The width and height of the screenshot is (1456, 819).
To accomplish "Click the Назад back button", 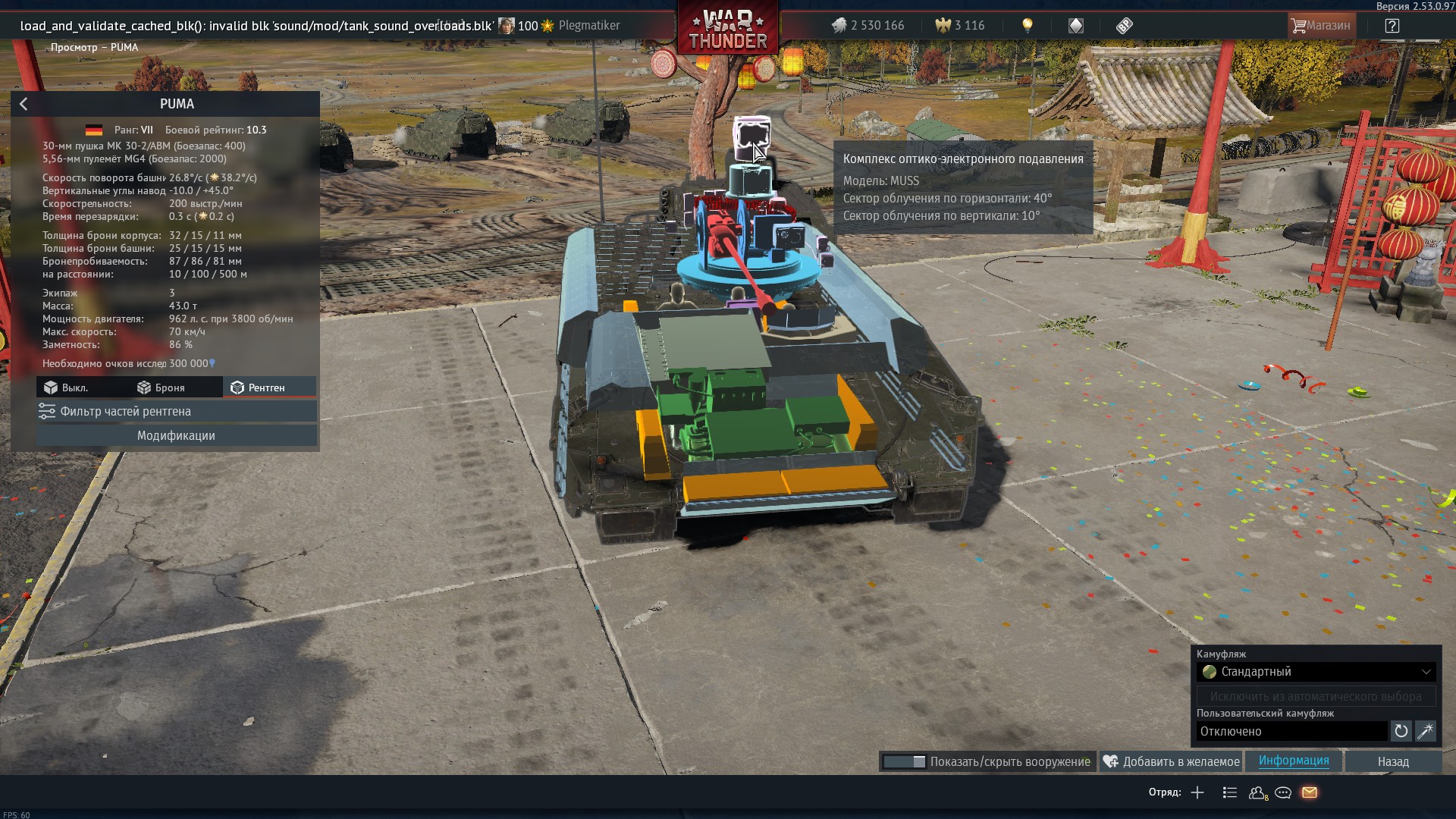I will [1392, 761].
